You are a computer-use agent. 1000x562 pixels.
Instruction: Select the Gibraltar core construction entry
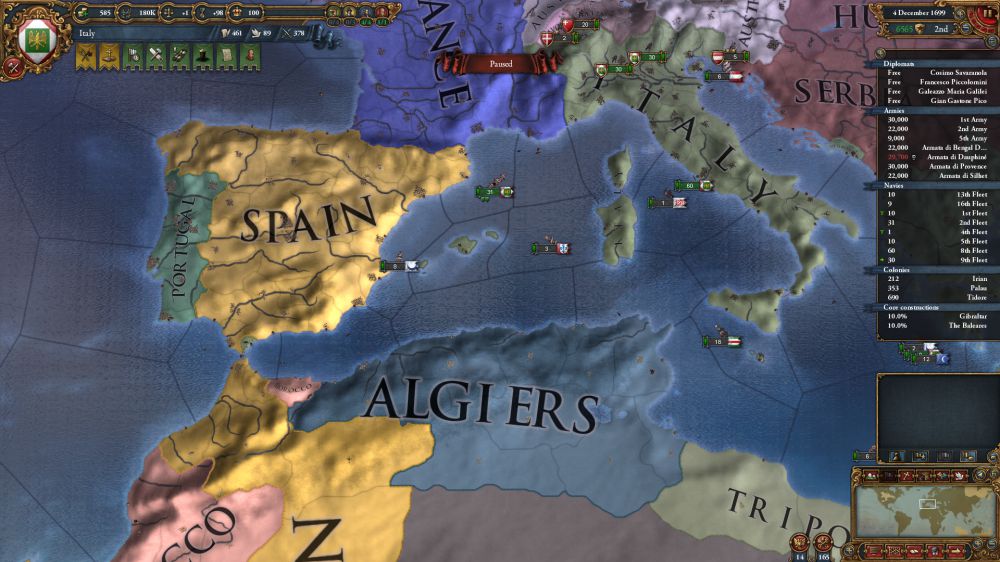(933, 316)
